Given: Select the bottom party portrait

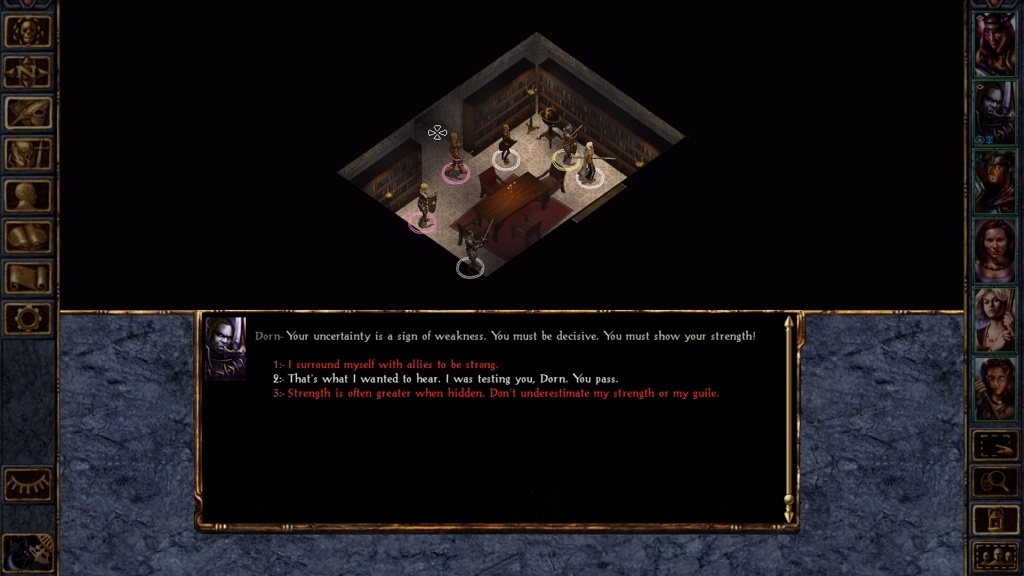Looking at the screenshot, I should tap(995, 388).
